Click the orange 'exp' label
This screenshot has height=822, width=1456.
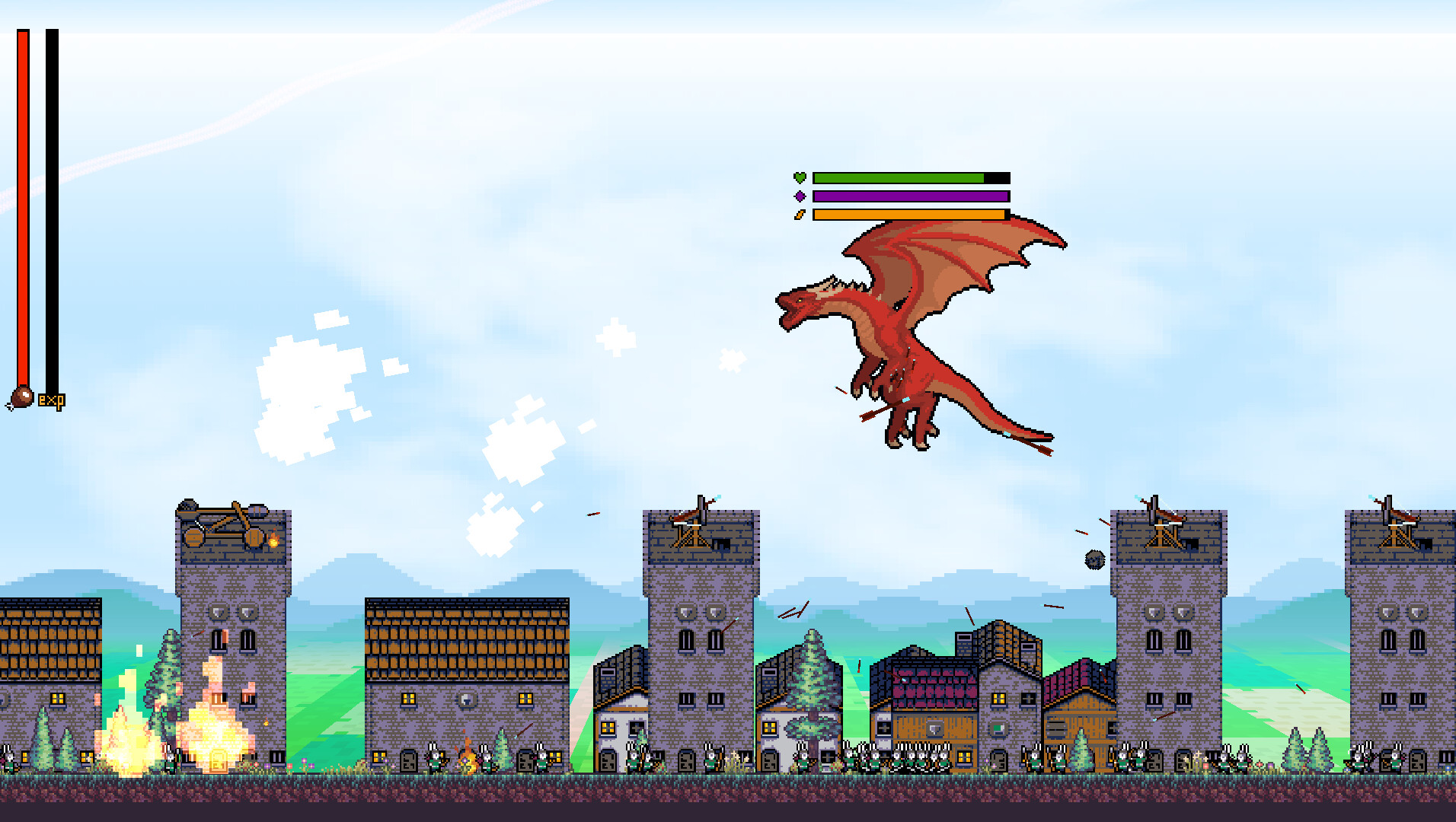click(x=52, y=399)
